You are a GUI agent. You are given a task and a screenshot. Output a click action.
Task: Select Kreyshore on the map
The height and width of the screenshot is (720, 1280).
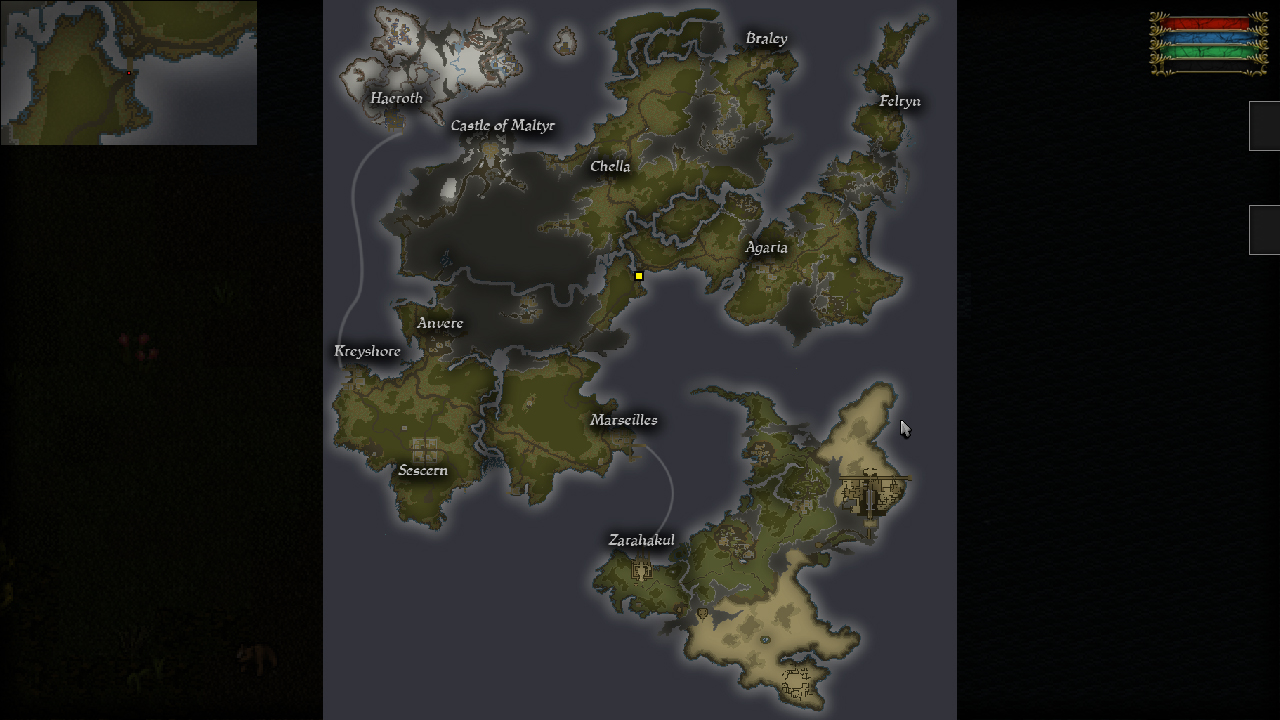tap(367, 352)
